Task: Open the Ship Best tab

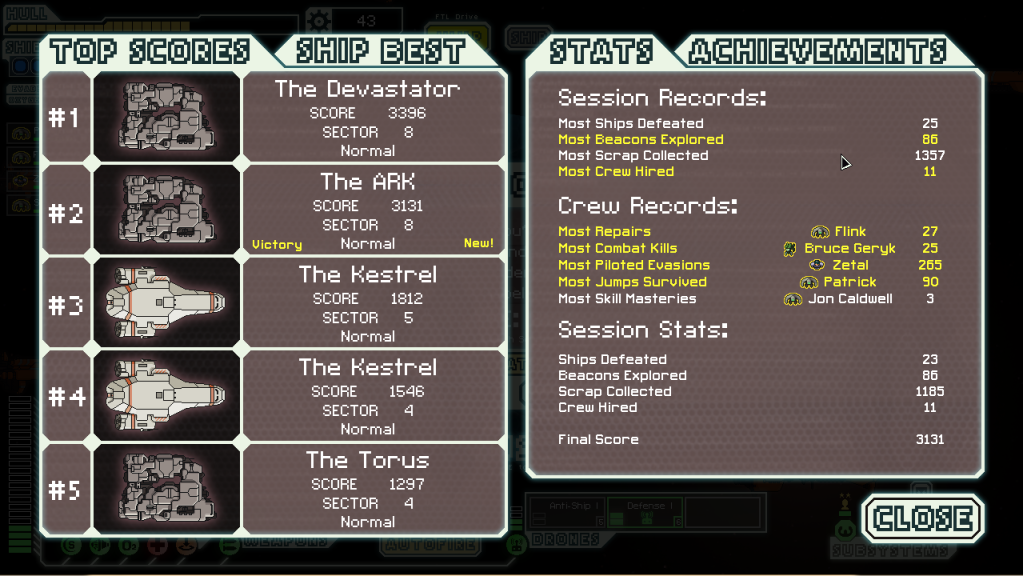Action: (381, 51)
